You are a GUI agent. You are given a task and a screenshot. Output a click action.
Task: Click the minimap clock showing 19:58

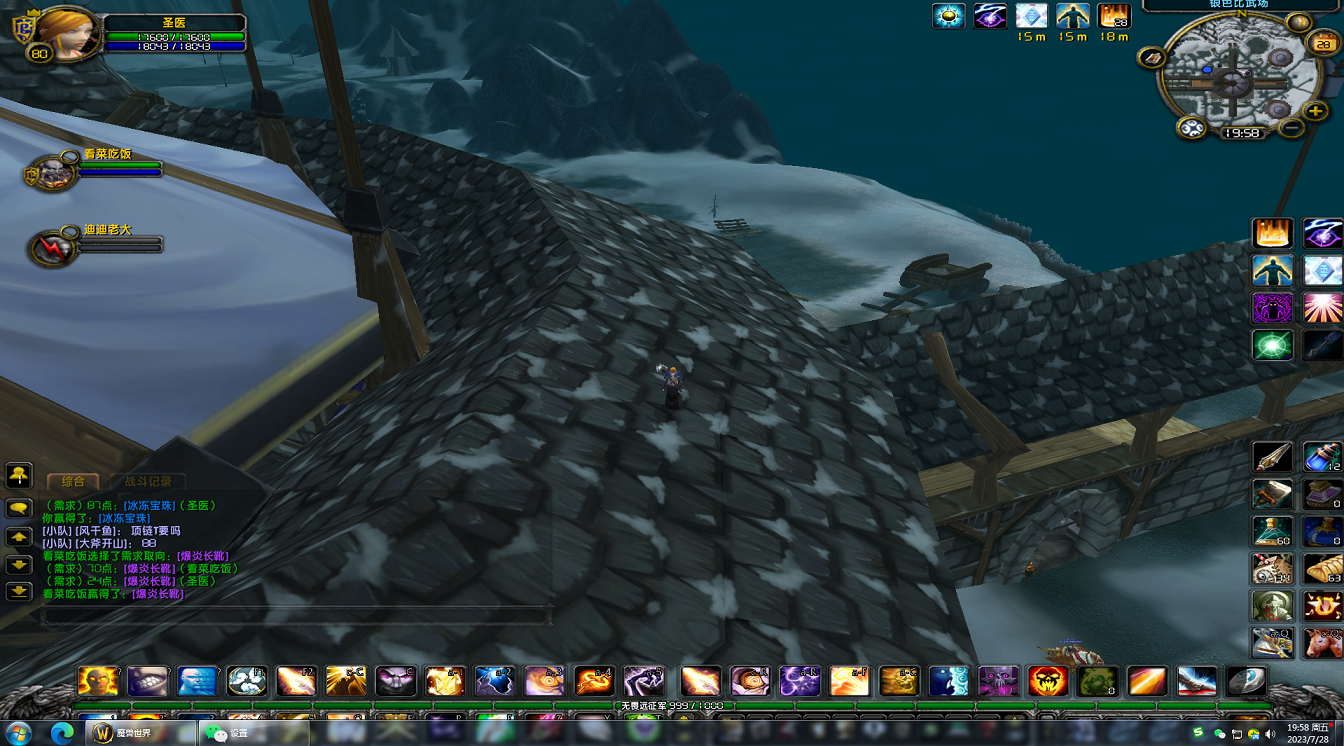1241,133
